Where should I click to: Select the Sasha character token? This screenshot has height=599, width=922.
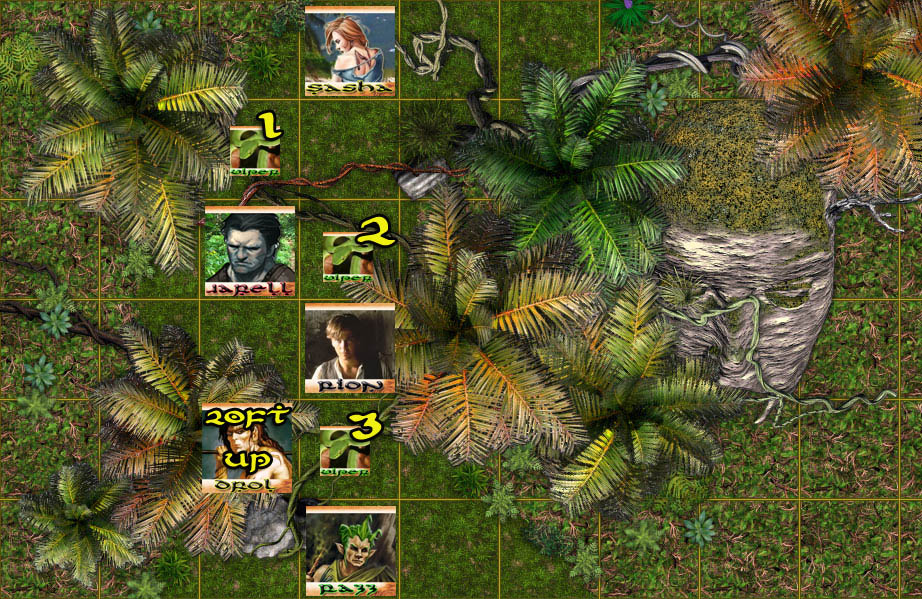pos(349,50)
